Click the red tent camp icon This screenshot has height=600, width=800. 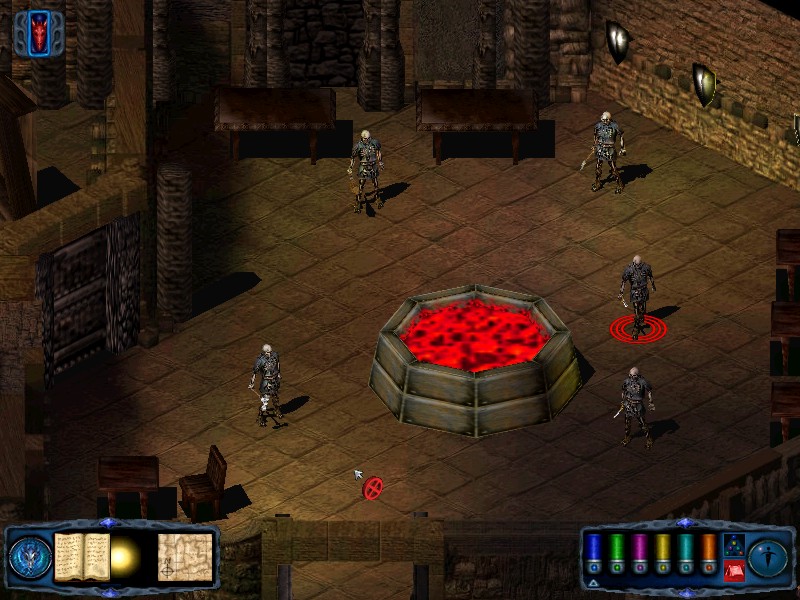[x=733, y=570]
